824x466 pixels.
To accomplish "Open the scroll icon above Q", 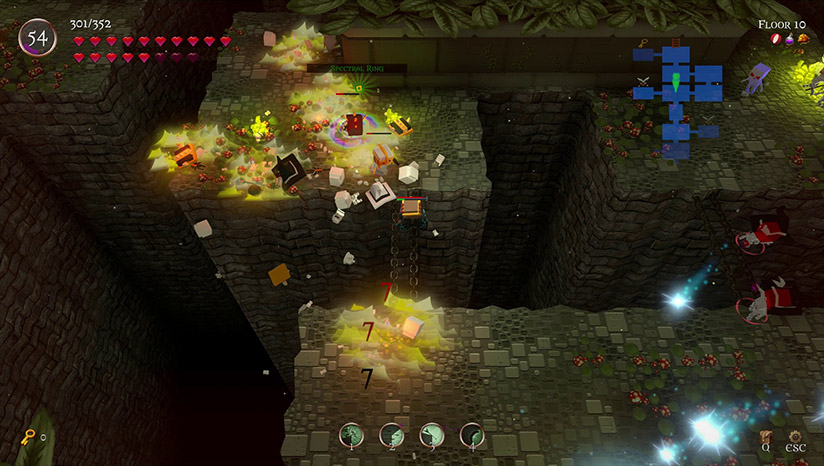I will point(767,436).
